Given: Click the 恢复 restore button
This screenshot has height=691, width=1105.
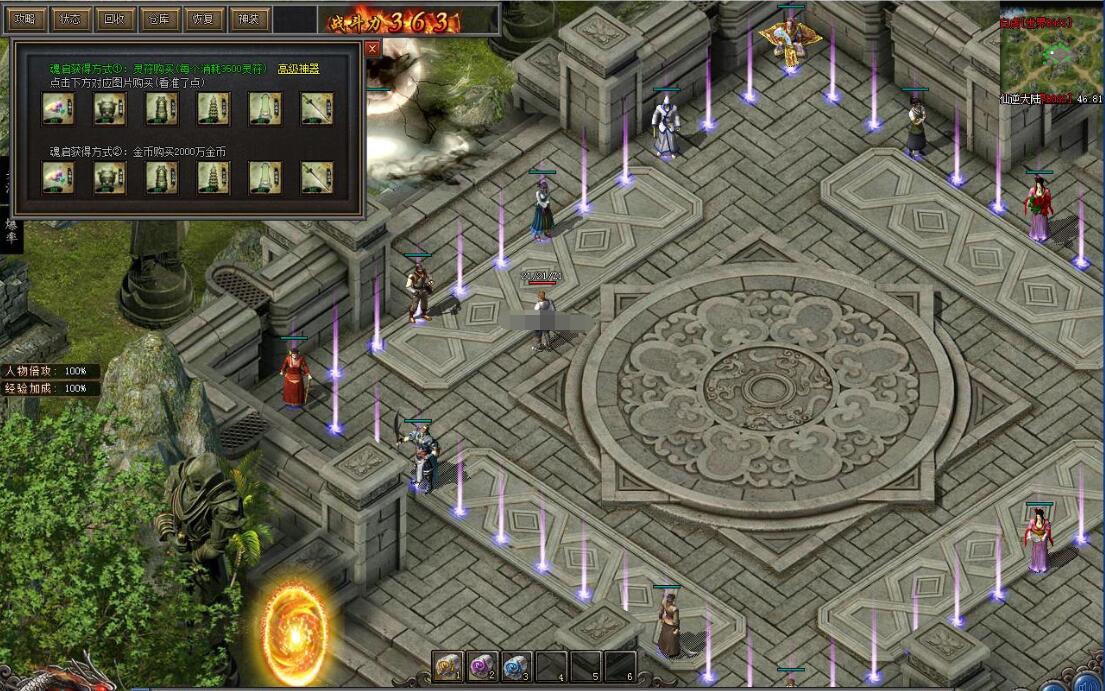Looking at the screenshot, I should (x=202, y=18).
